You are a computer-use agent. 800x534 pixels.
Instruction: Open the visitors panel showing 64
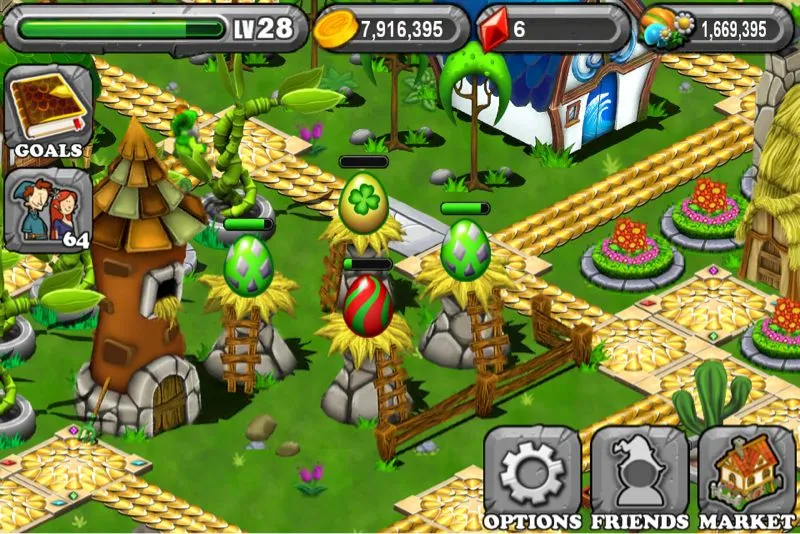coord(48,211)
